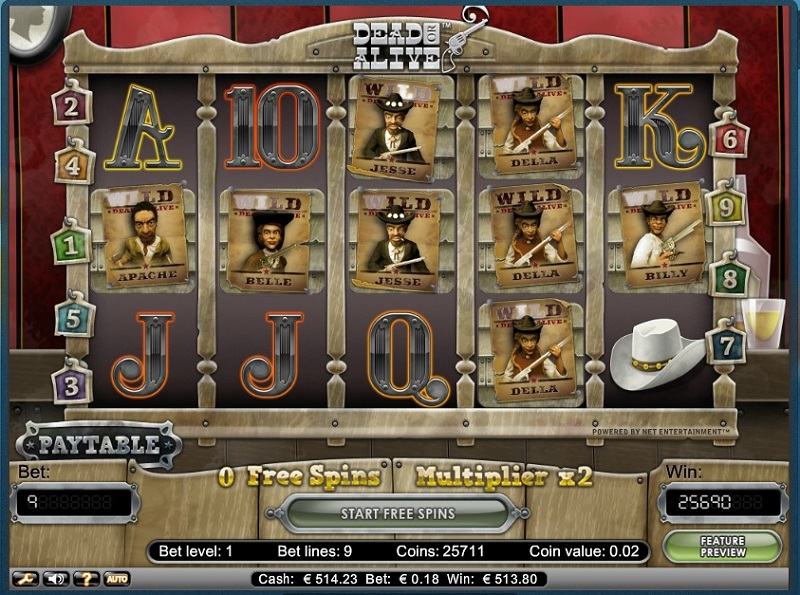
Task: Select bet line tag number 4
Action: tap(74, 161)
